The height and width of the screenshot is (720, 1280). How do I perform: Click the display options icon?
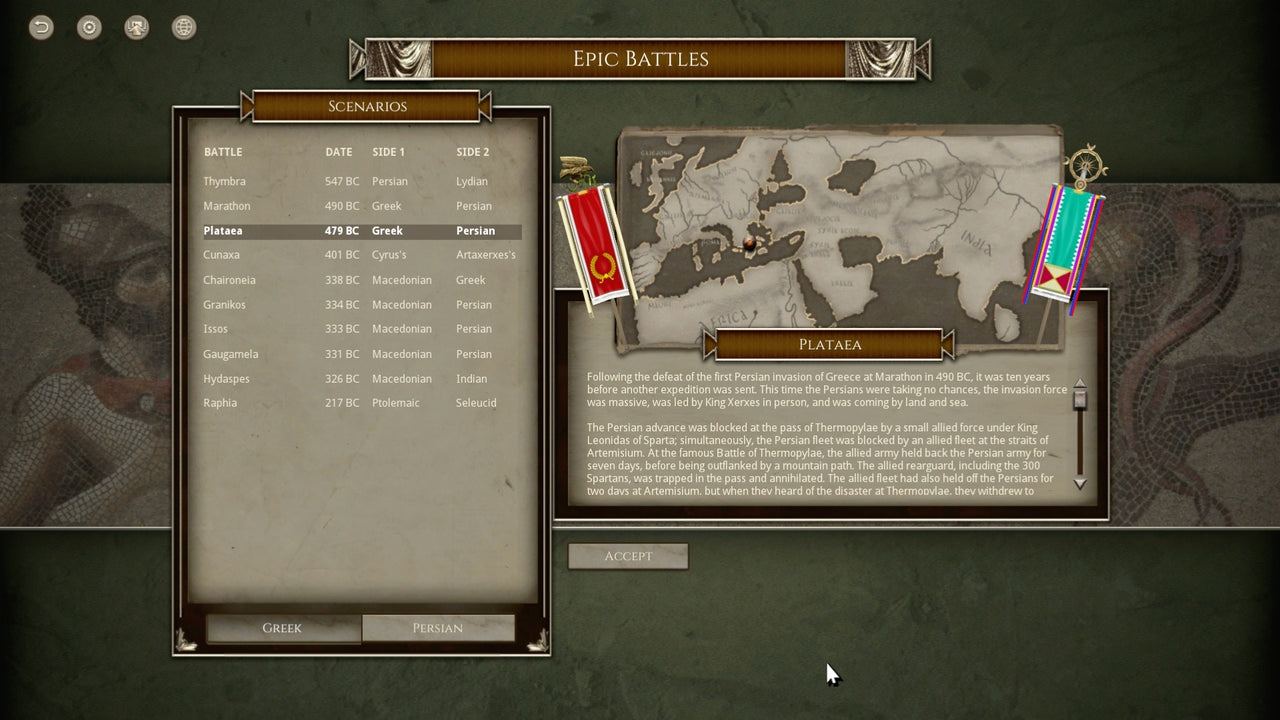pos(136,27)
